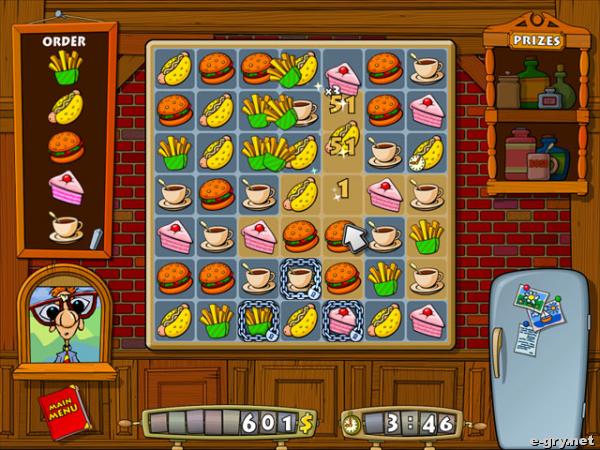Select the hotdog tile with clock bonus

coord(426,152)
